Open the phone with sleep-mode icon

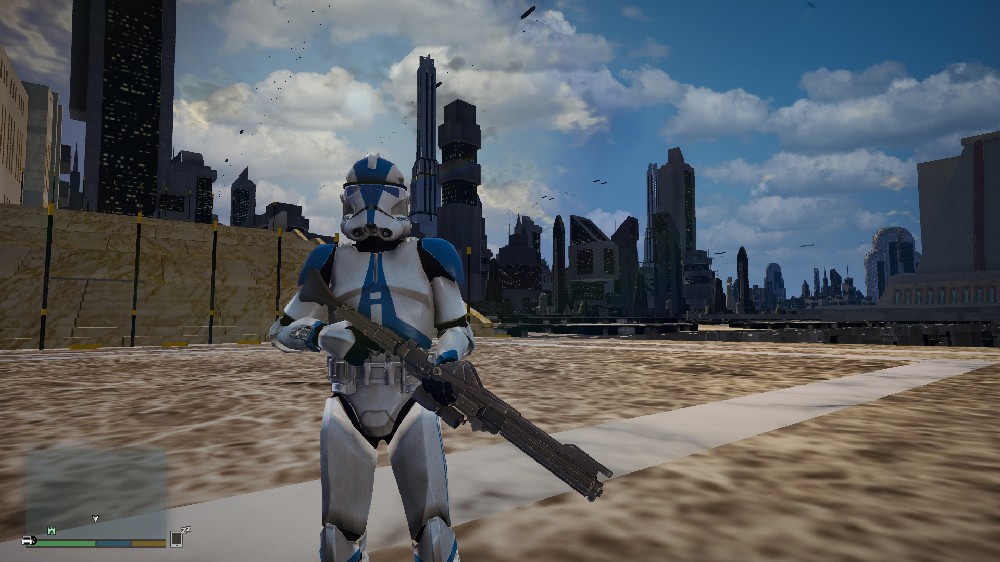pos(177,538)
